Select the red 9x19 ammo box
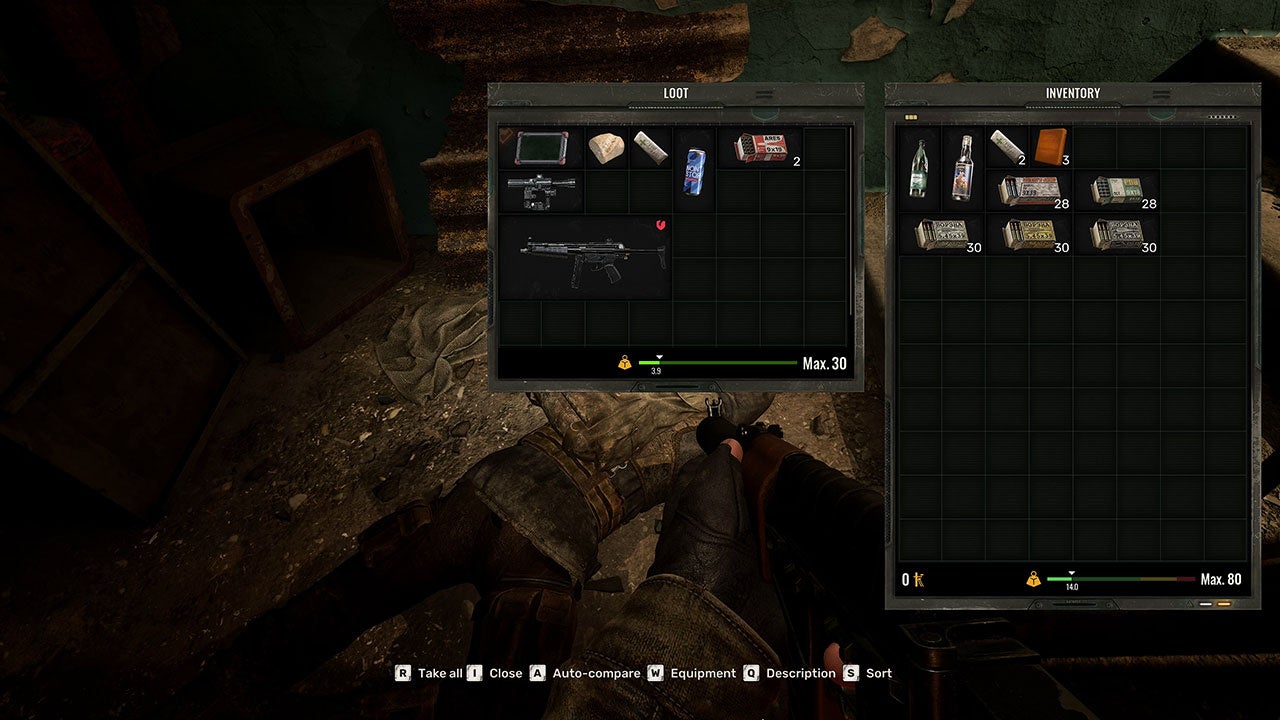 pos(762,147)
